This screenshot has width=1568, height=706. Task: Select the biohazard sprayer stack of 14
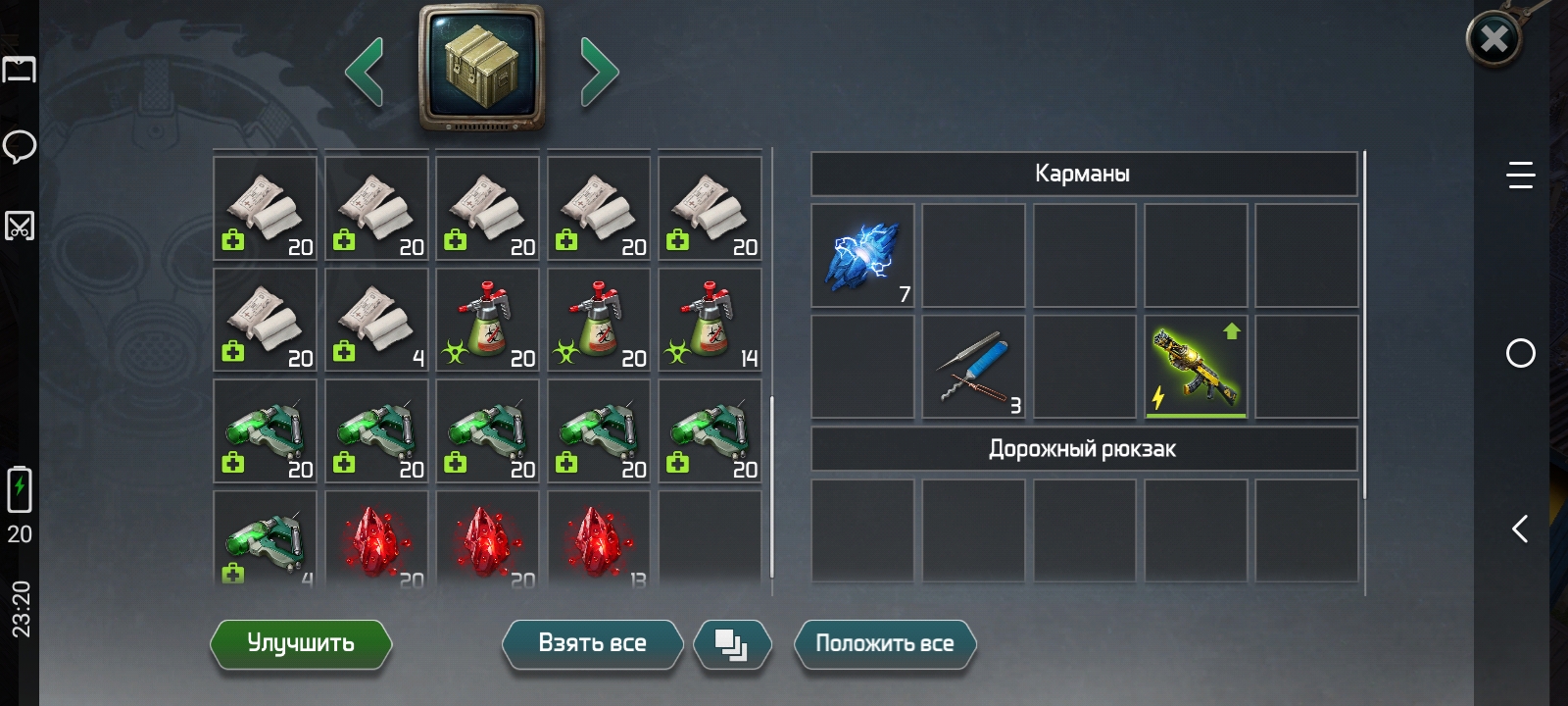710,321
